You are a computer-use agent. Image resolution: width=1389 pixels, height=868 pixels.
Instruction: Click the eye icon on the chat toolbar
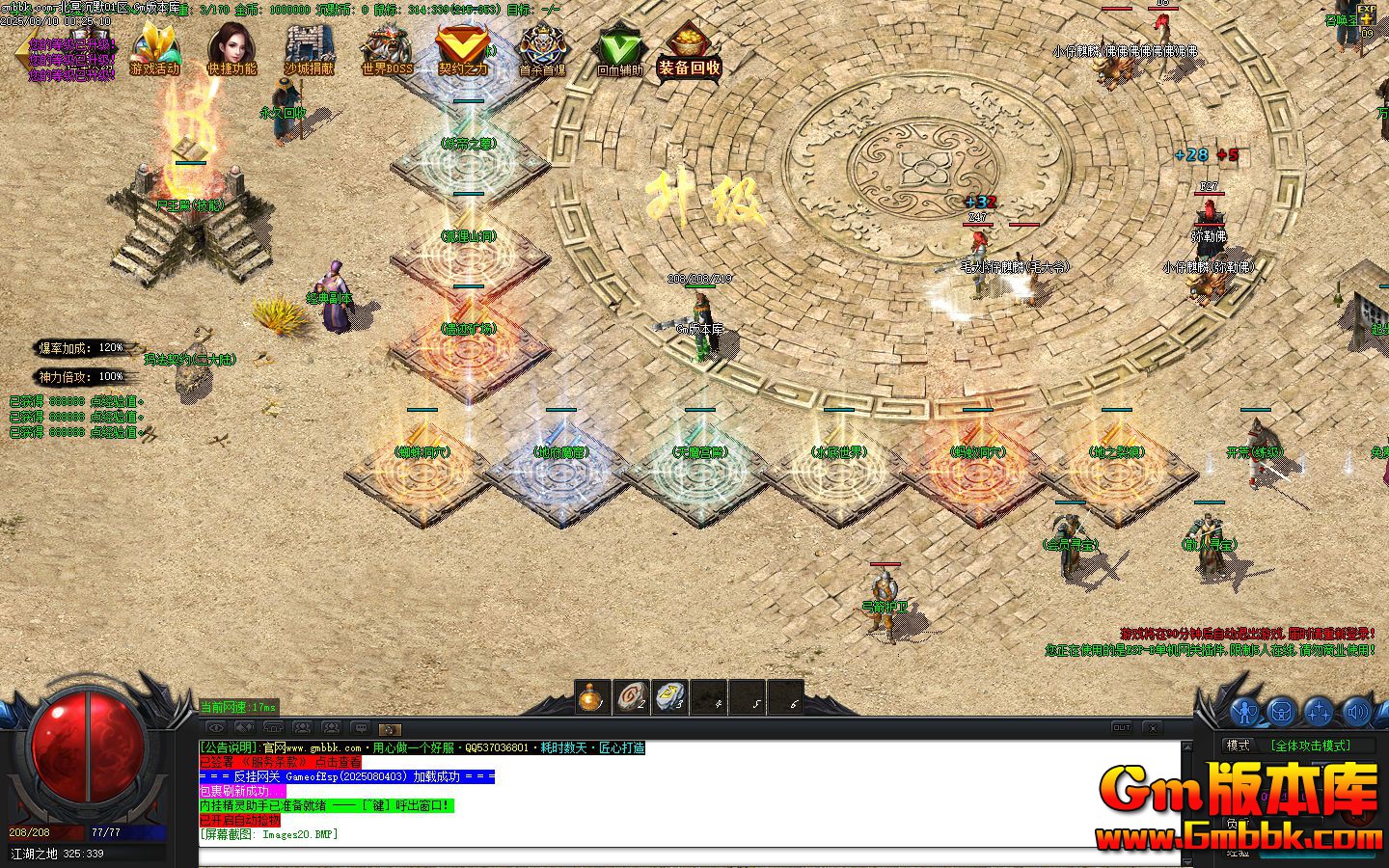pos(216,727)
